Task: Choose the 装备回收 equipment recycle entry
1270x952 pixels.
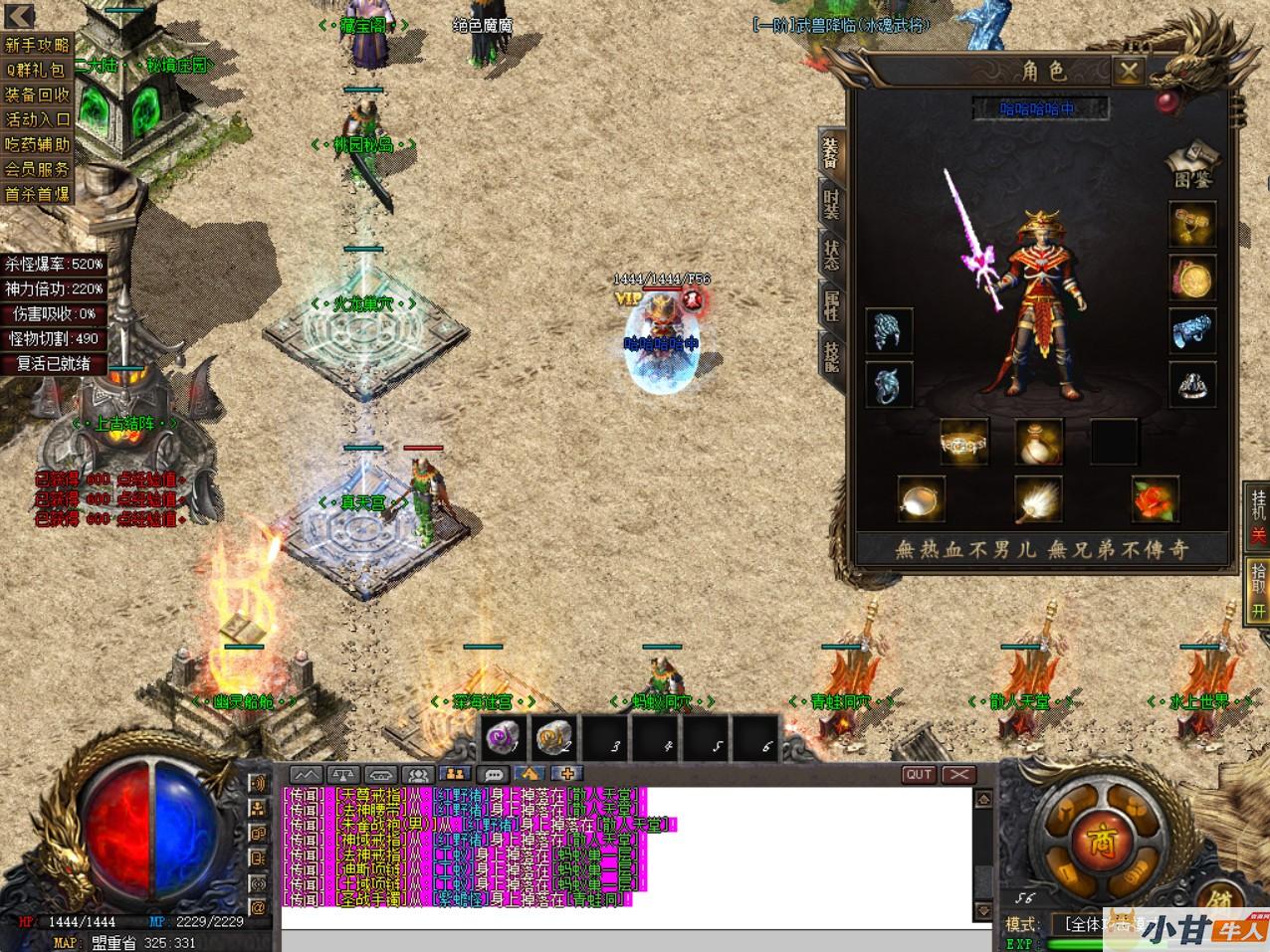Action: pos(37,95)
